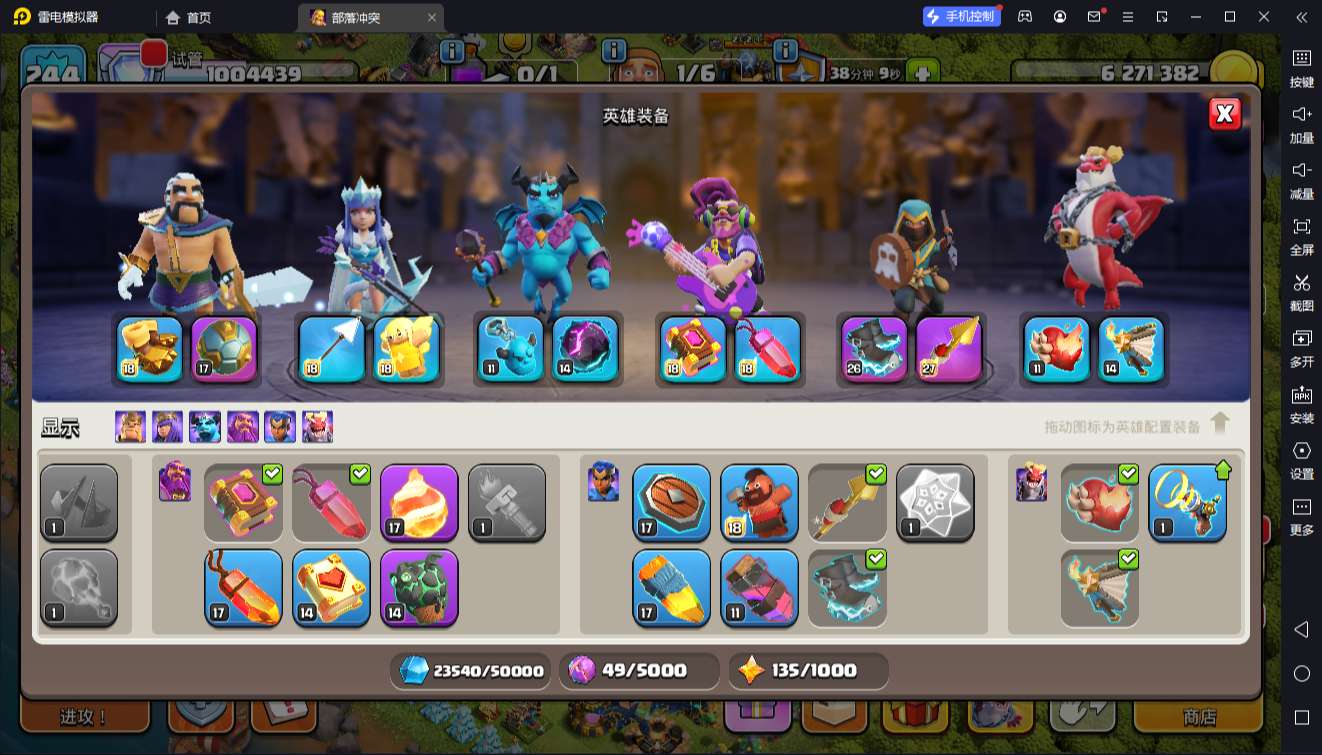Select the rocket-shaped haste vial equipment

[671, 588]
